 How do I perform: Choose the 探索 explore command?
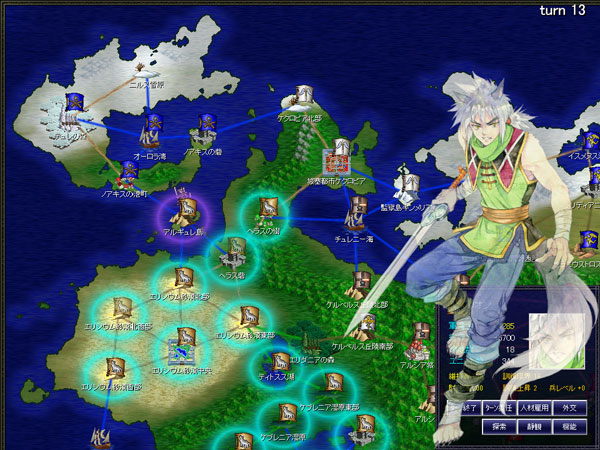[x=499, y=426]
